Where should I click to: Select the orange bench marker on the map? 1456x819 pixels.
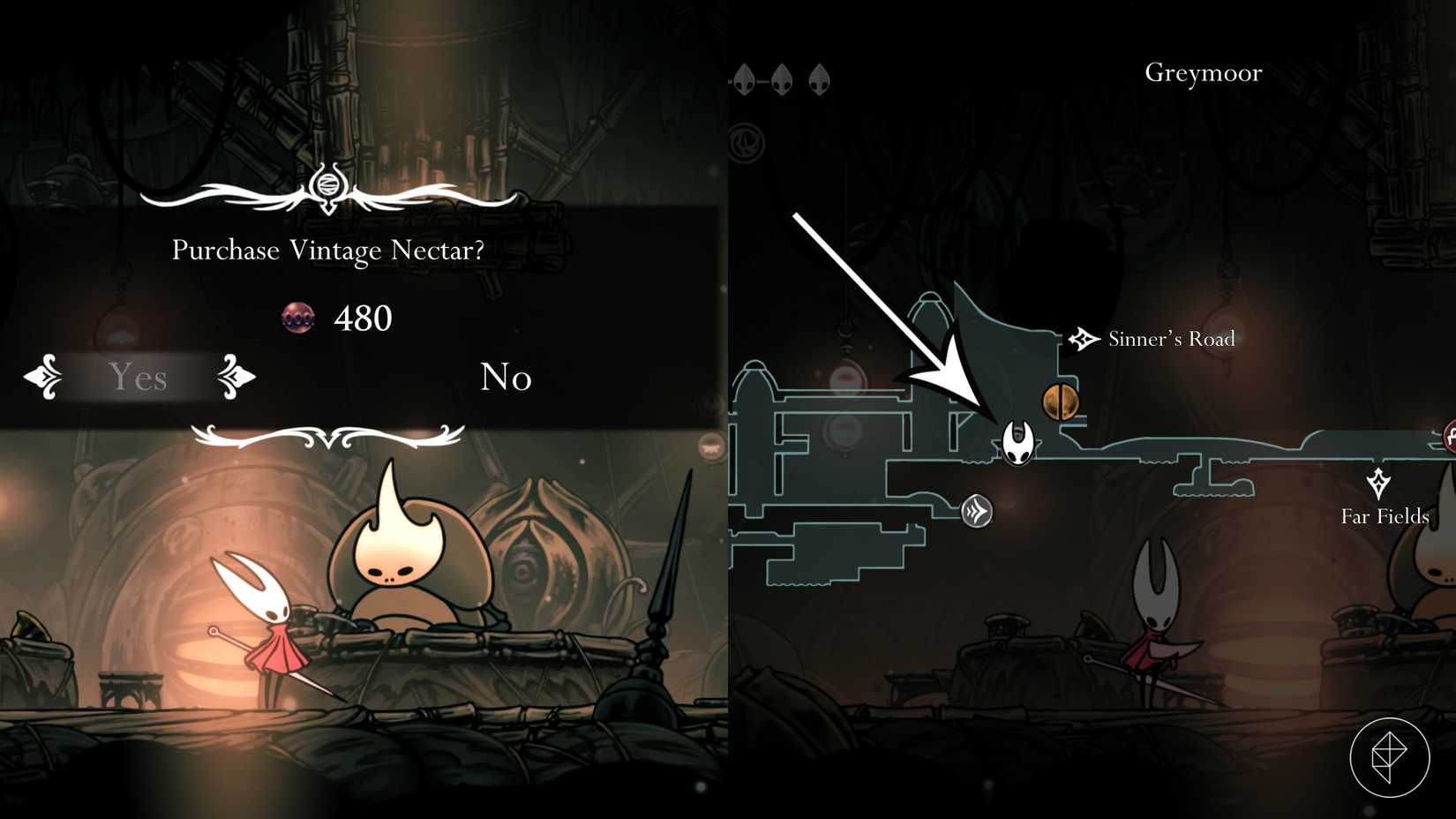pyautogui.click(x=1062, y=402)
